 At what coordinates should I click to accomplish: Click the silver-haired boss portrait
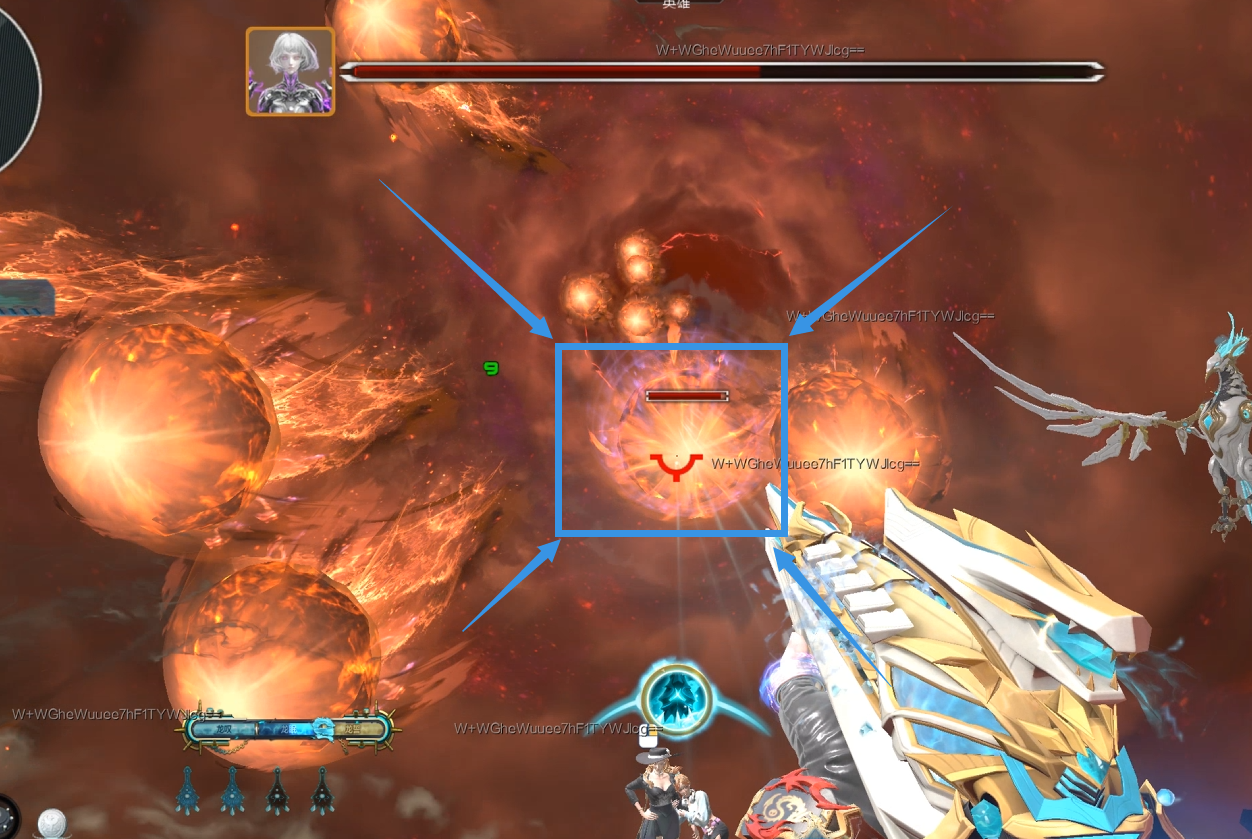pos(290,71)
